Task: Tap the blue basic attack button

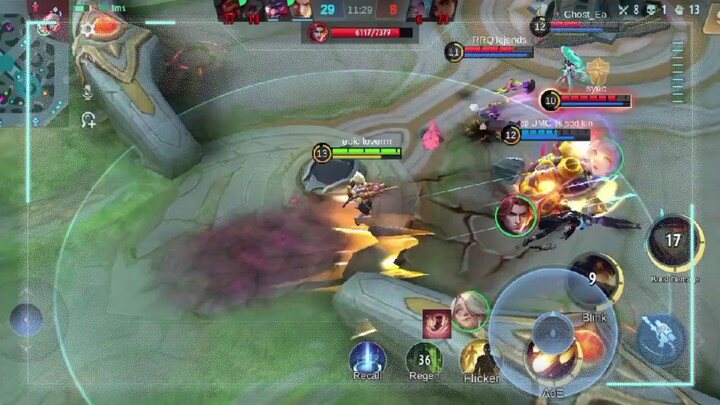Action: [x=660, y=337]
